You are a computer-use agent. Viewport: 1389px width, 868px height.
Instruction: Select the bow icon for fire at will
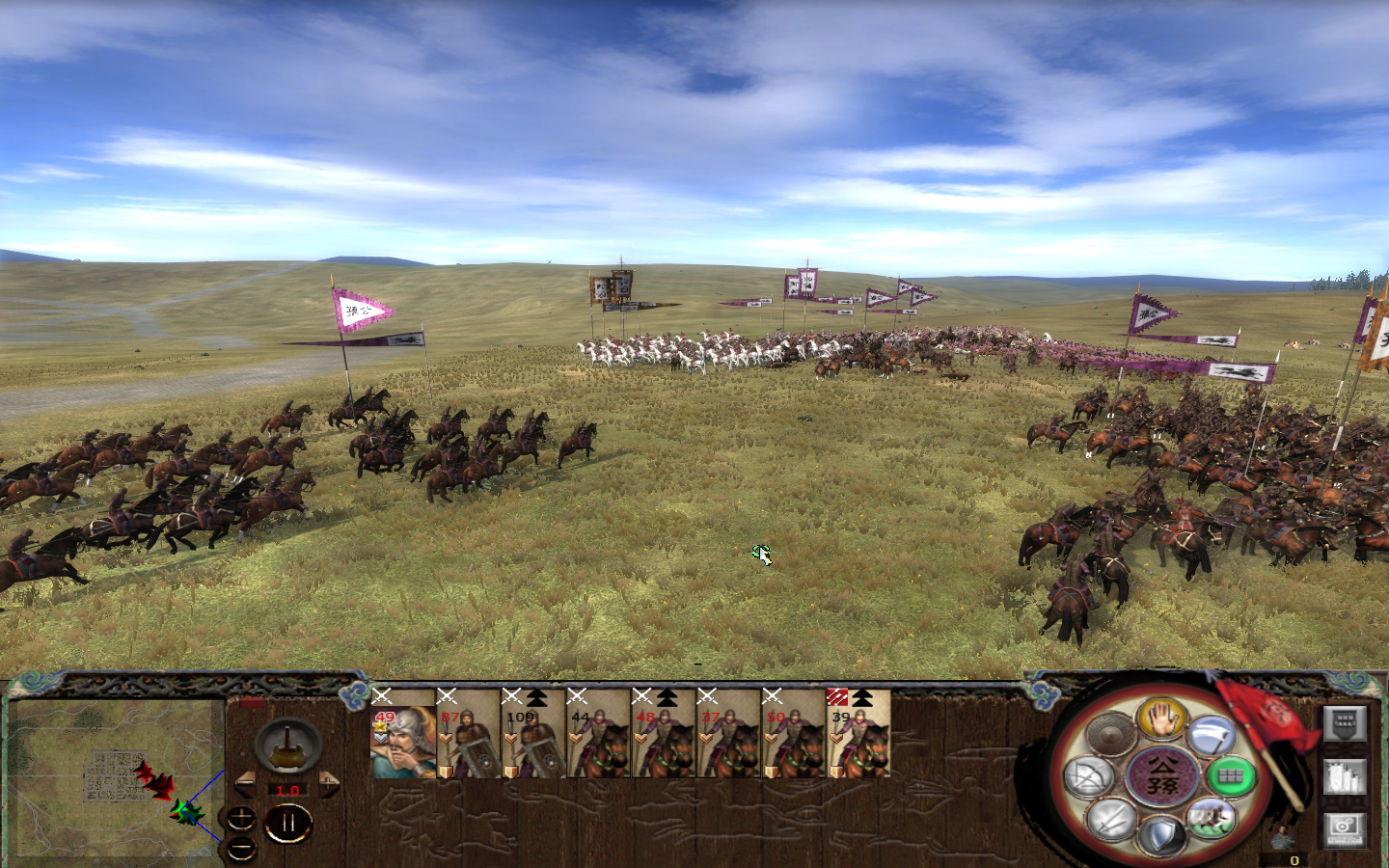[1090, 776]
